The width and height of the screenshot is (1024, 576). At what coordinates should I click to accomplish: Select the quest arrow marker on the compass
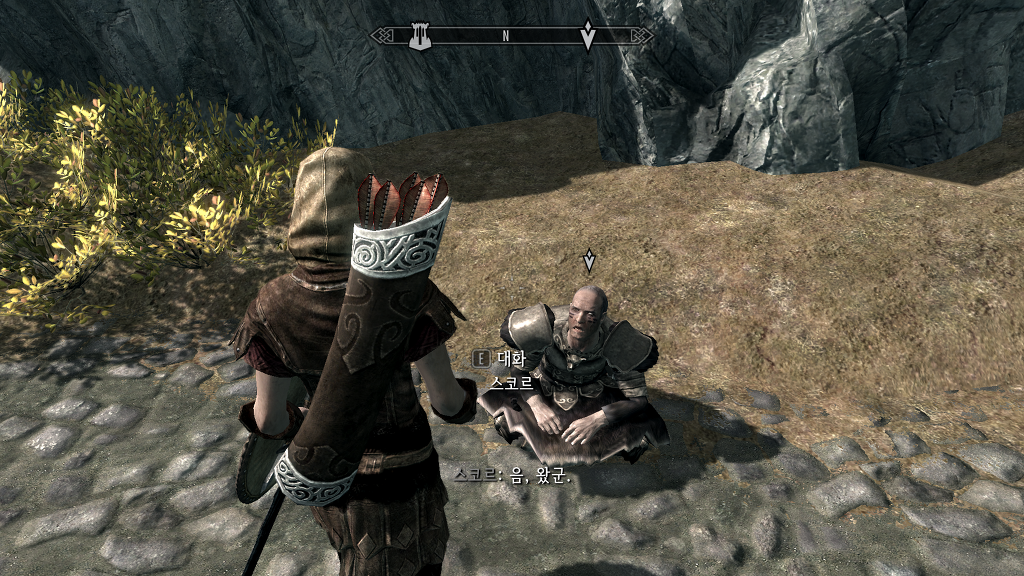(x=588, y=36)
